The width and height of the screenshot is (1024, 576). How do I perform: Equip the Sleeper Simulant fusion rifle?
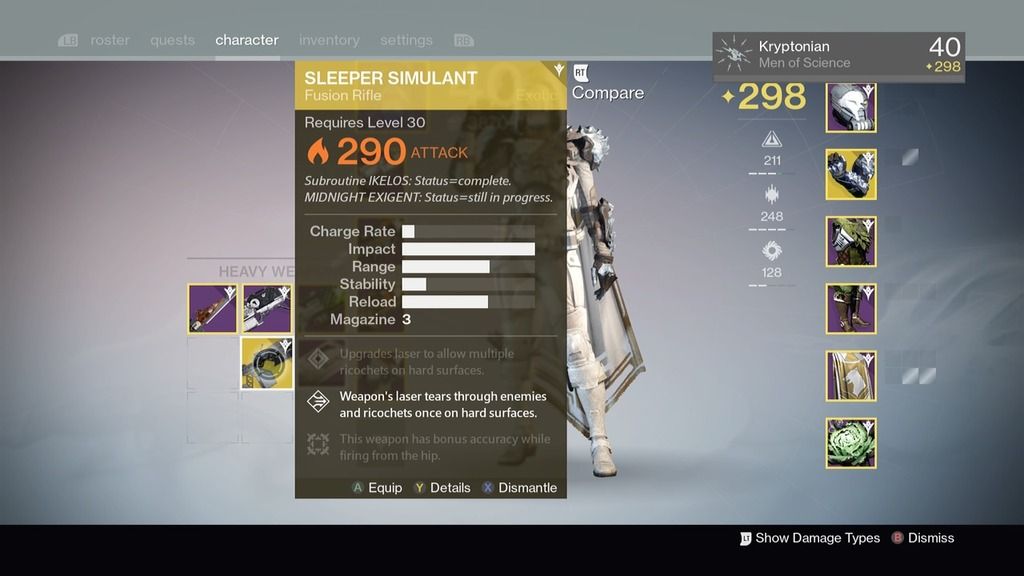[x=377, y=488]
